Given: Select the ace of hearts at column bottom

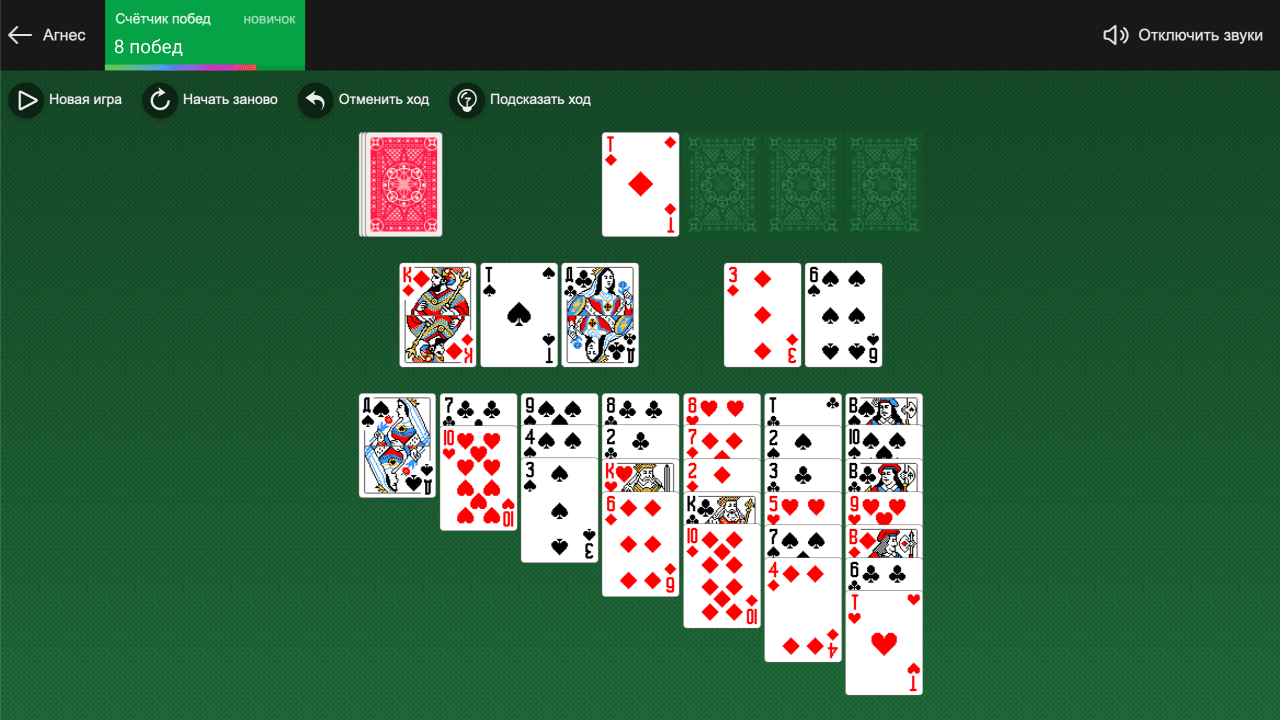Looking at the screenshot, I should coord(883,645).
